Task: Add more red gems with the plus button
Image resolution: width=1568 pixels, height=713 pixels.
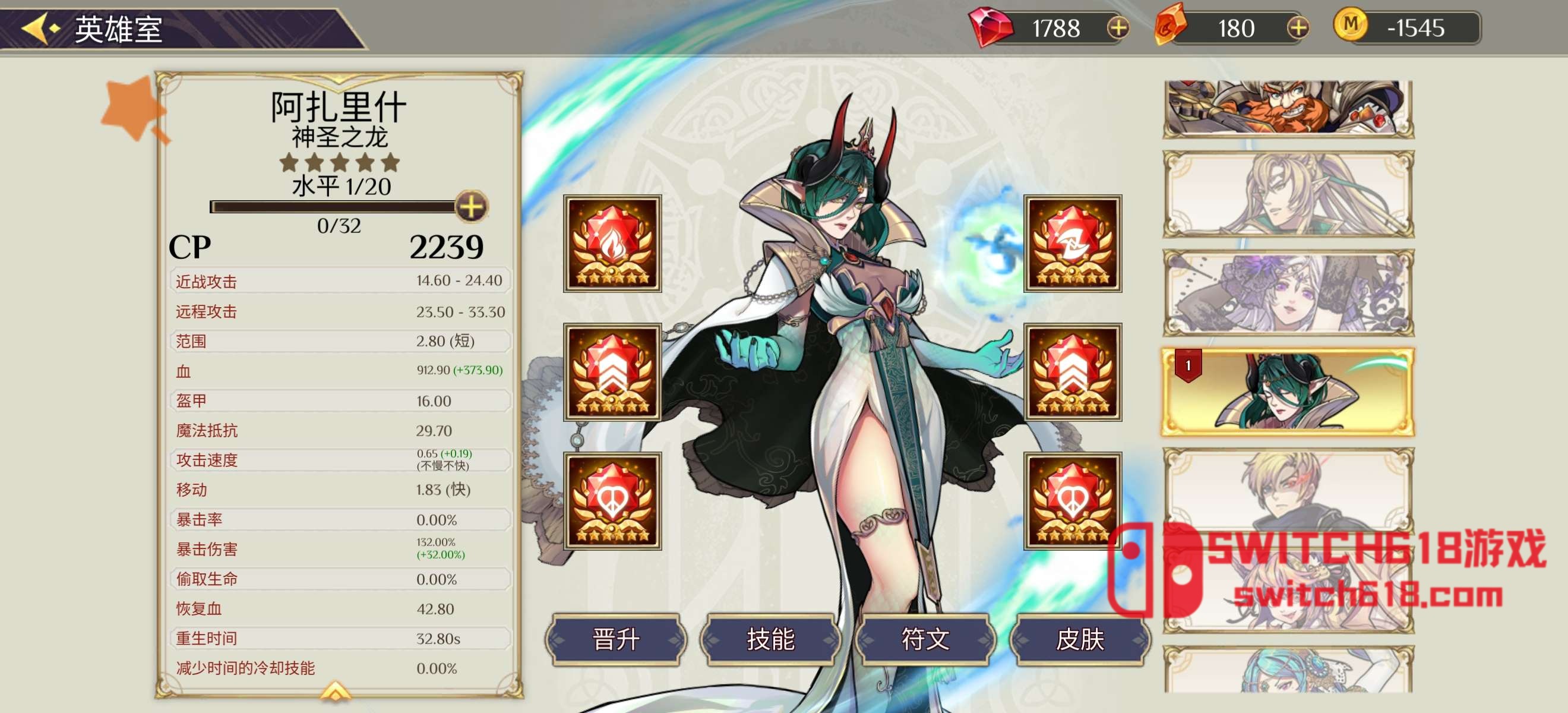Action: coord(1118,28)
